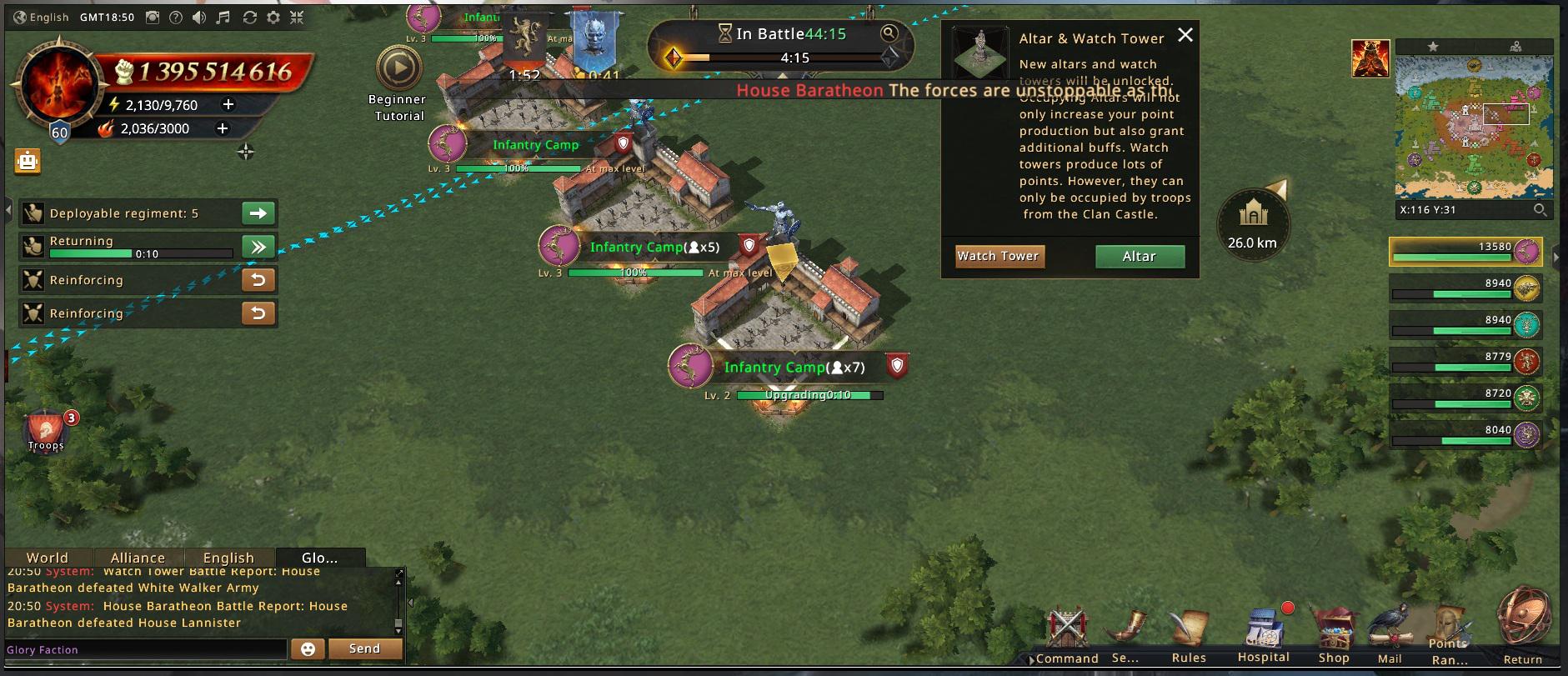Open the Command crossed-swords menu

pyautogui.click(x=1066, y=632)
